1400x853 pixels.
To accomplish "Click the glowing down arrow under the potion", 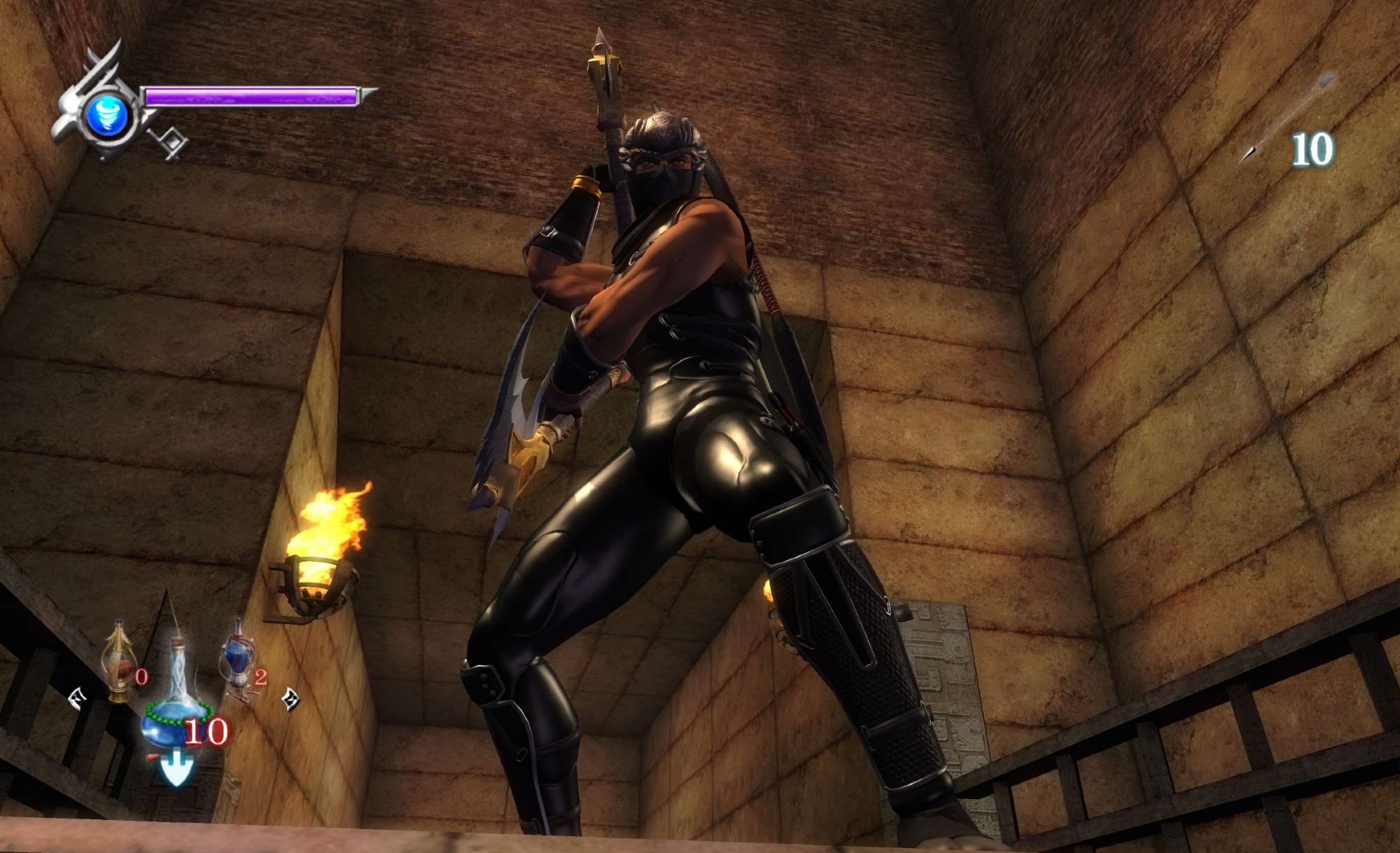I will [x=175, y=767].
